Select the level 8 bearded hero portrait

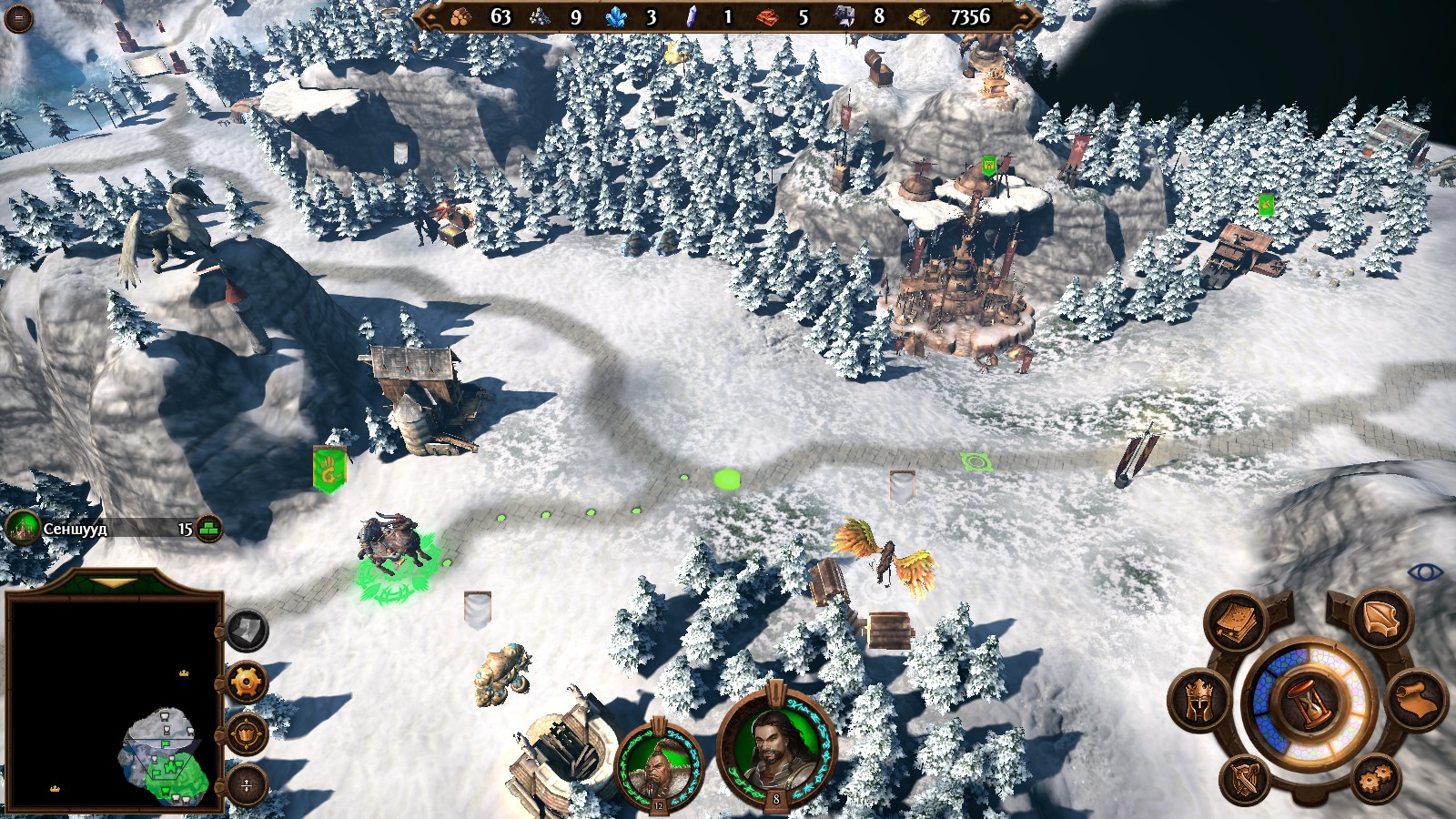pyautogui.click(x=775, y=748)
